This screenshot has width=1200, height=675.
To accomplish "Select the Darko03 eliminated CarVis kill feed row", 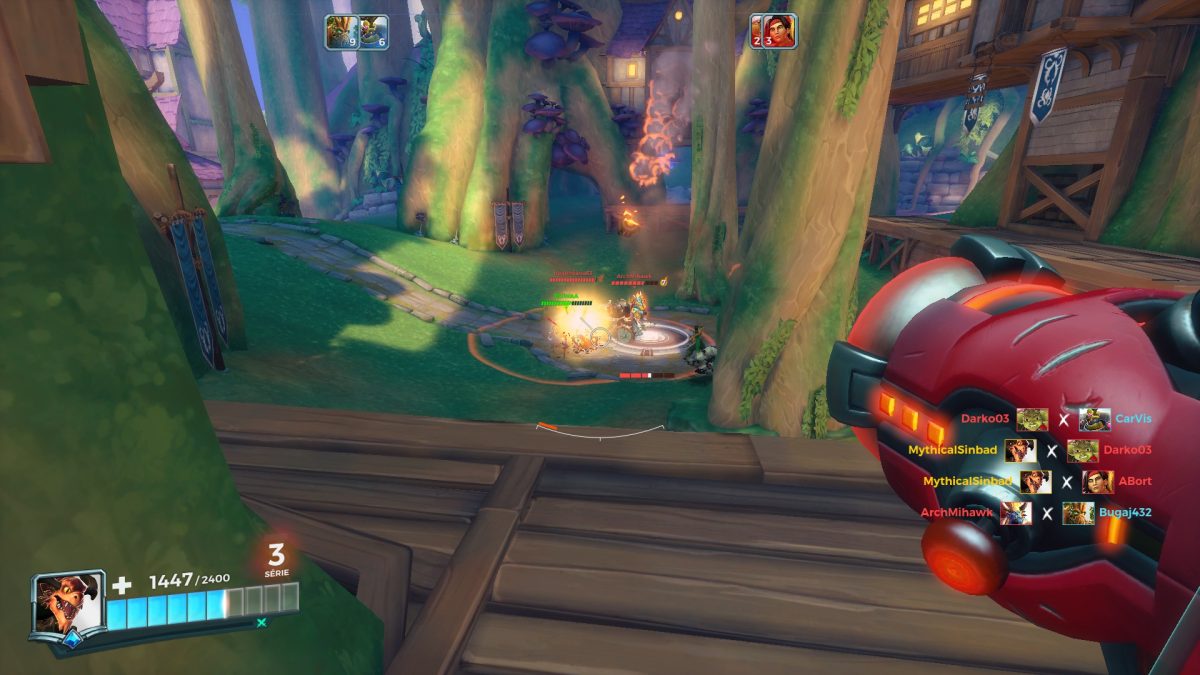I will (x=1049, y=420).
